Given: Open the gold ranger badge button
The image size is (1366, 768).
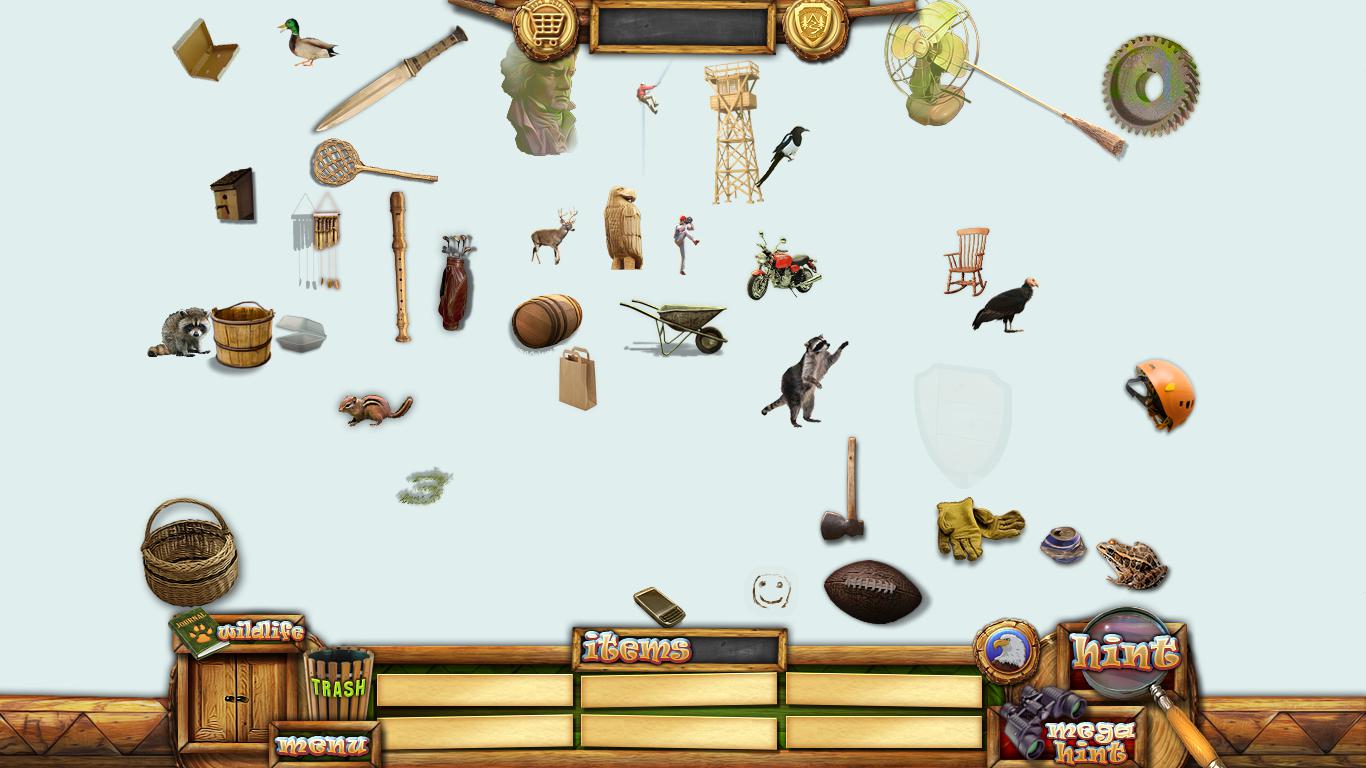Looking at the screenshot, I should tap(816, 27).
